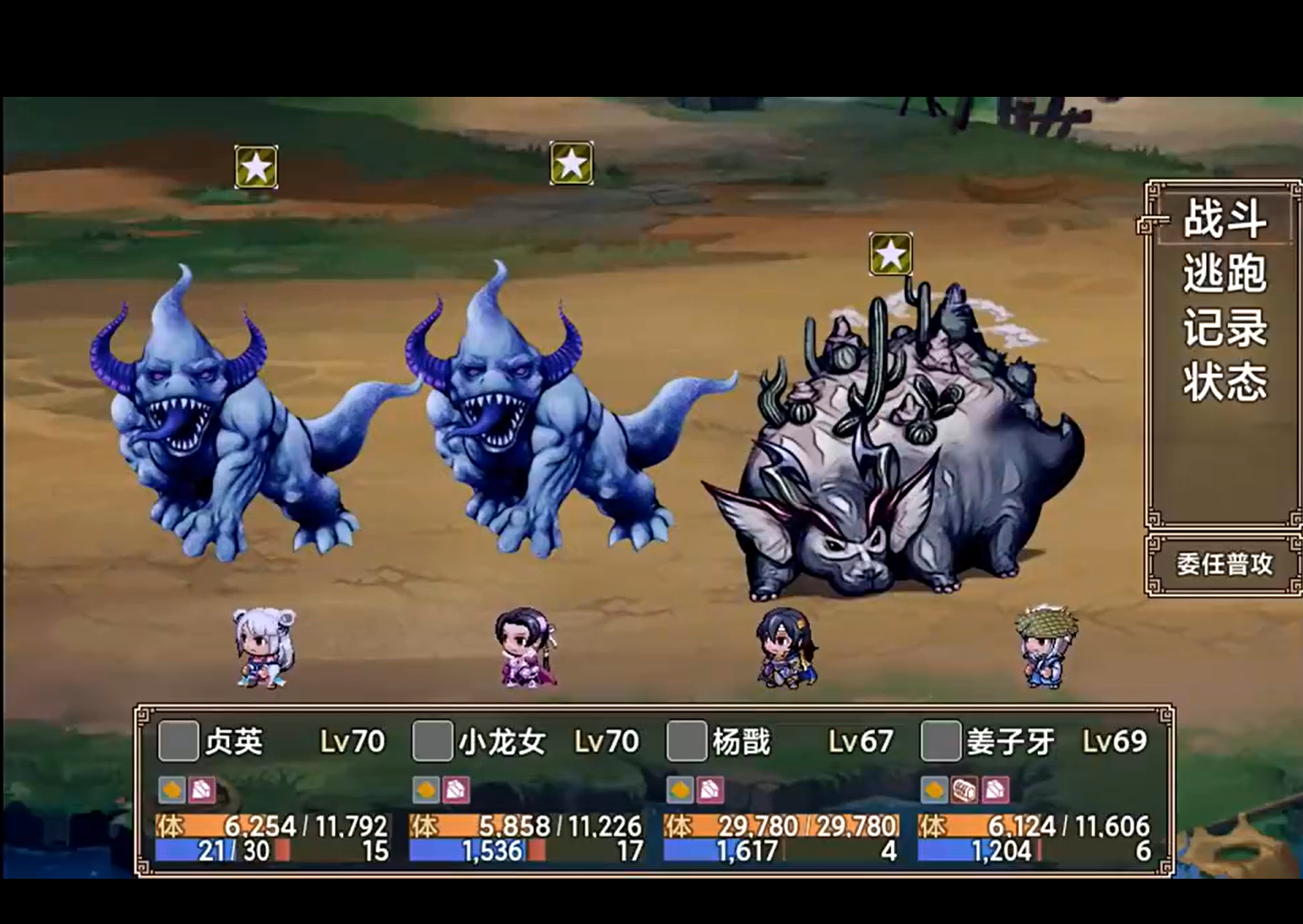The height and width of the screenshot is (924, 1303).
Task: Select the 逃跑 (Escape) command
Action: click(x=1224, y=273)
